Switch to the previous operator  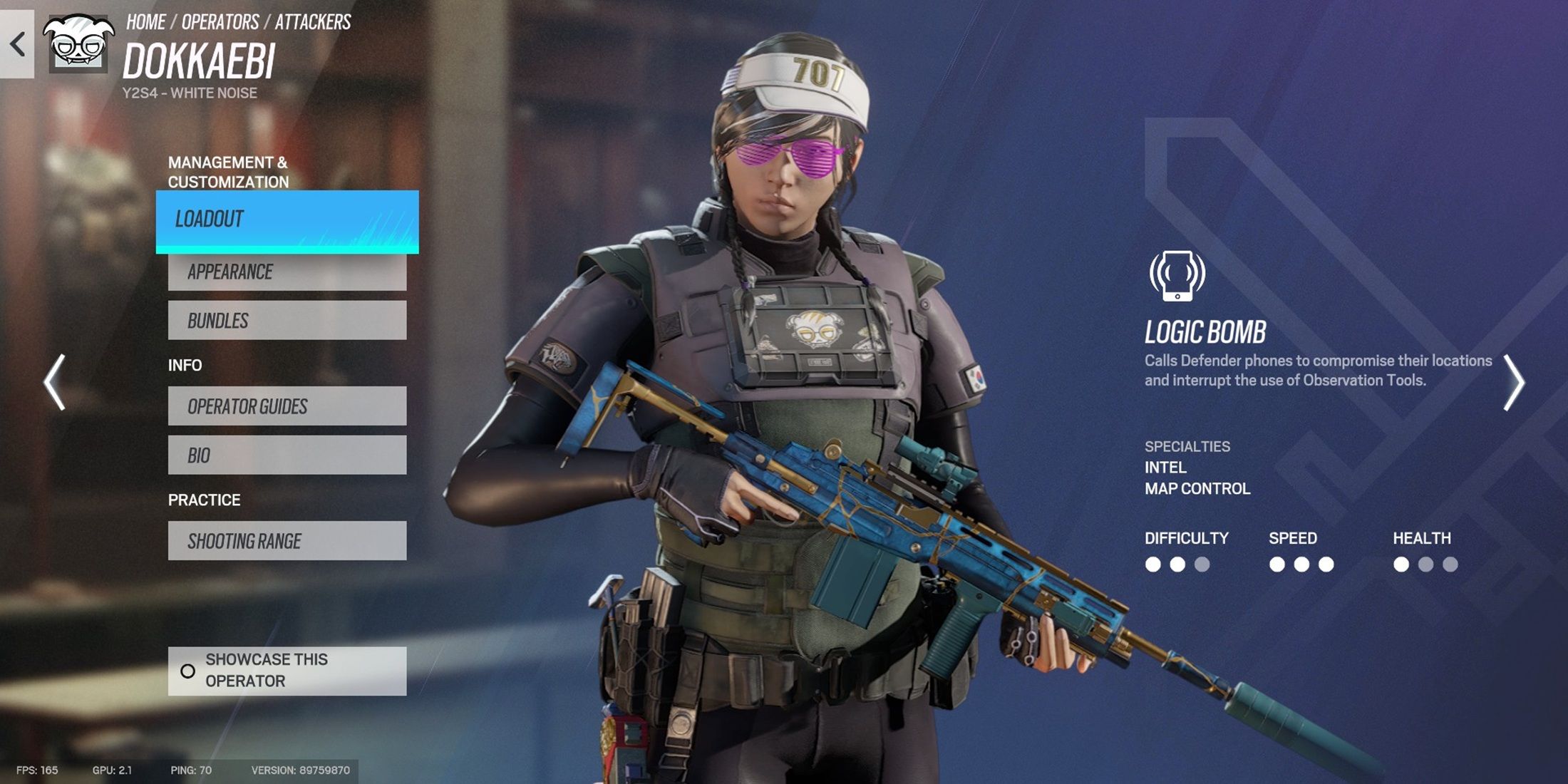[55, 382]
